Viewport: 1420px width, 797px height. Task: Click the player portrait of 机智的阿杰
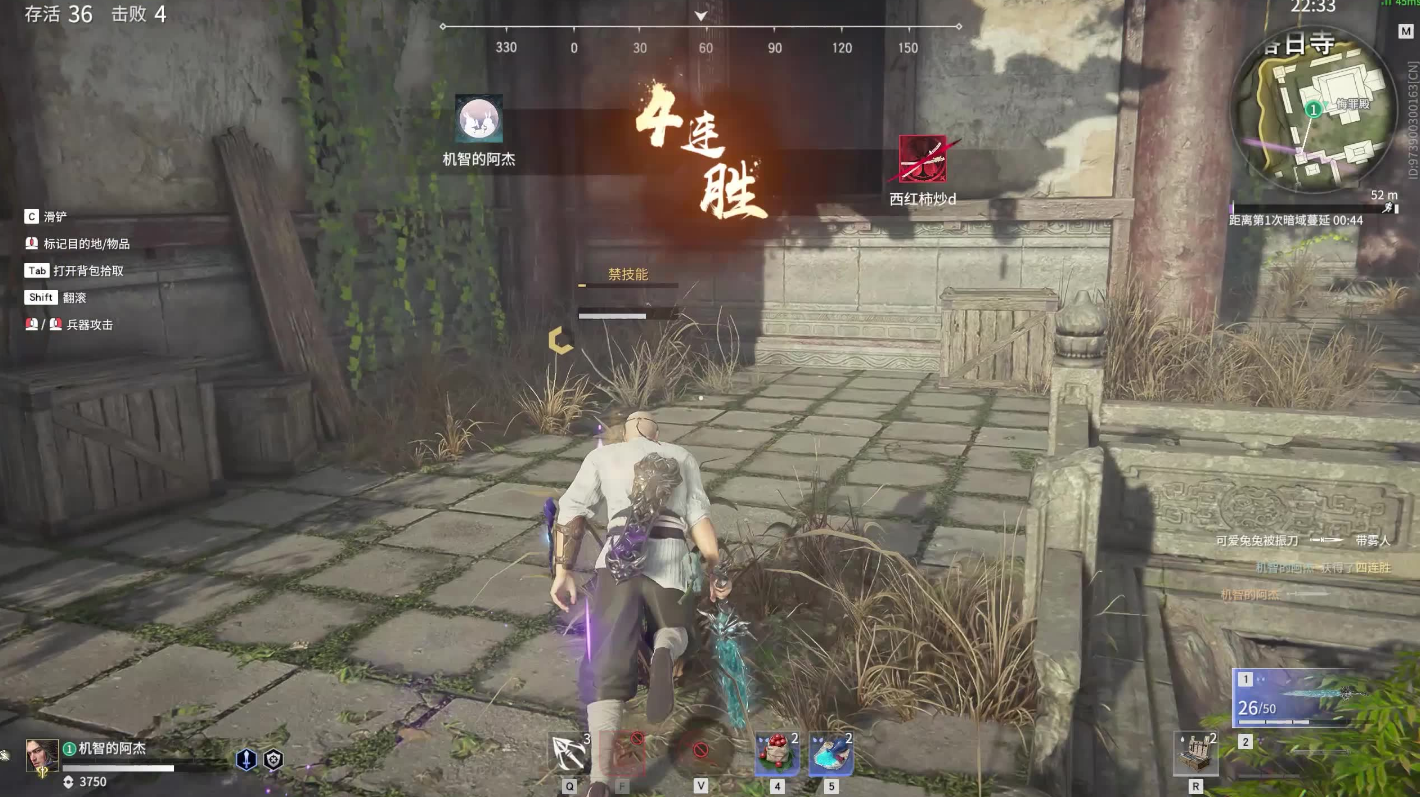(x=42, y=755)
